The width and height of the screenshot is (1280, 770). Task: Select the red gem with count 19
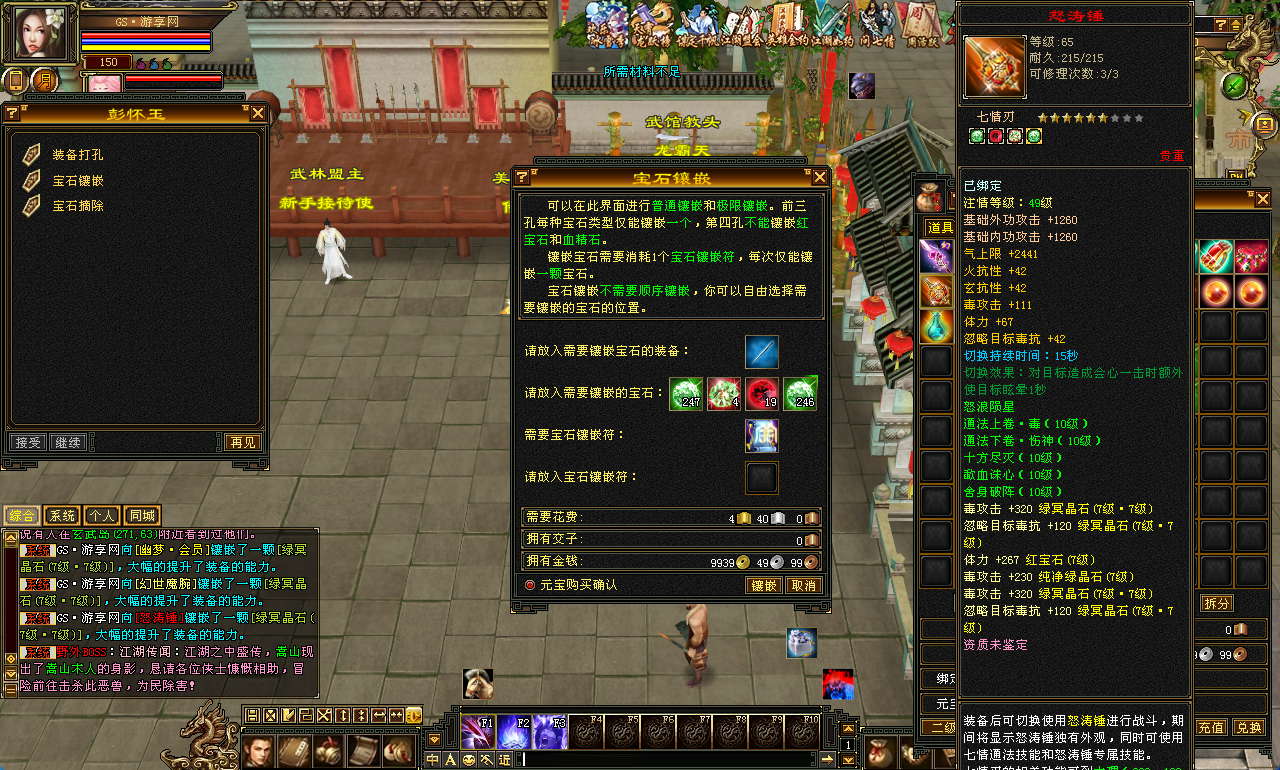click(x=763, y=393)
